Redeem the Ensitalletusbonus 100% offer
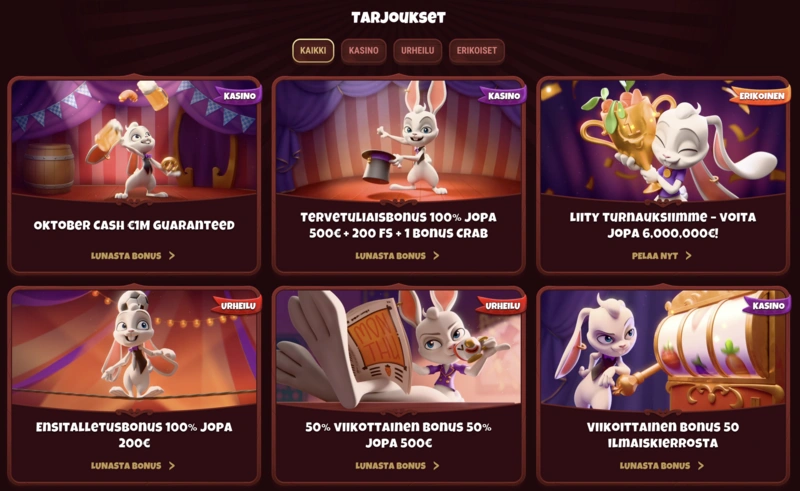800x491 pixels. point(133,465)
